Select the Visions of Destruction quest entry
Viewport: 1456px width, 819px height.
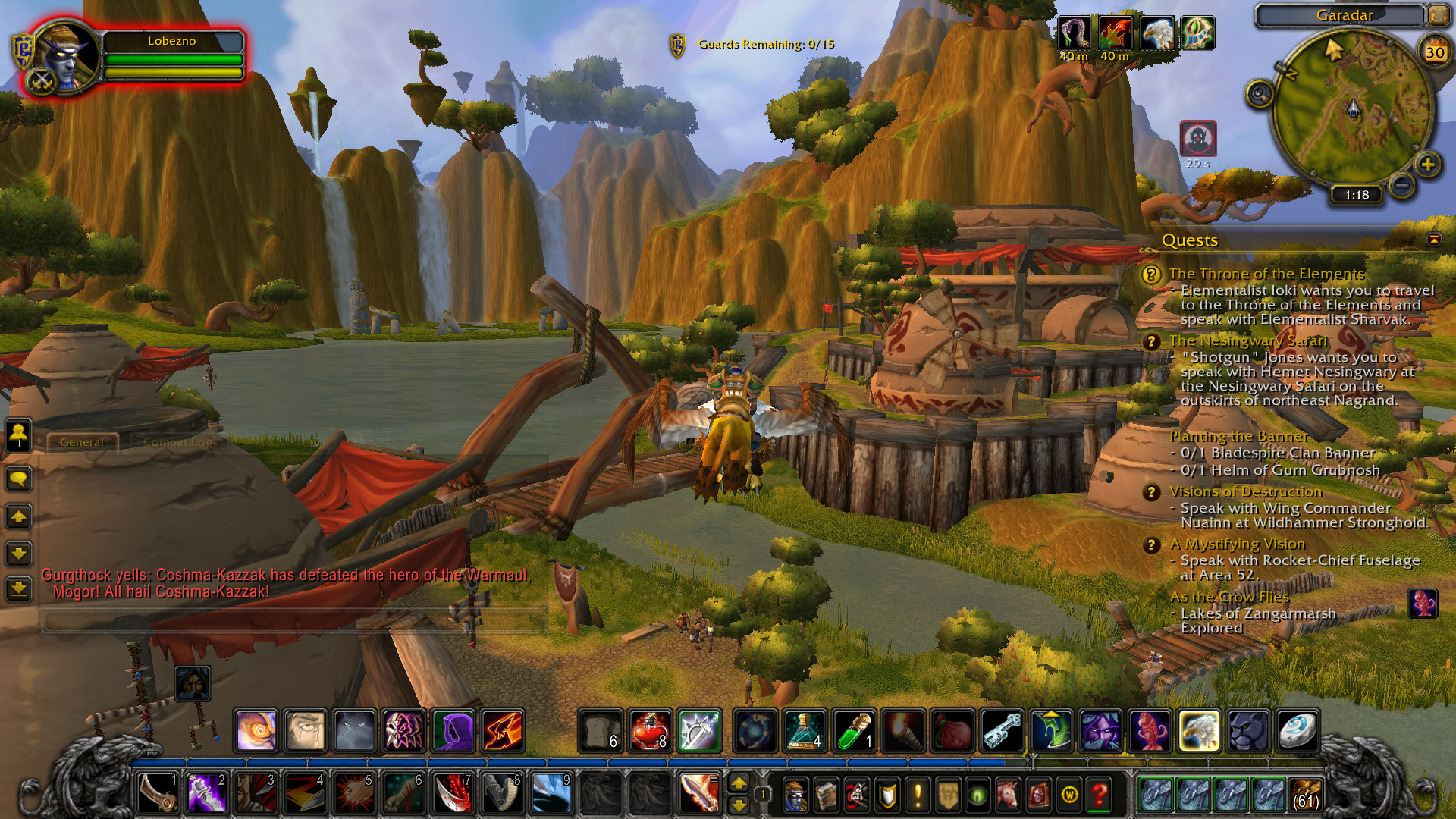[x=1245, y=492]
